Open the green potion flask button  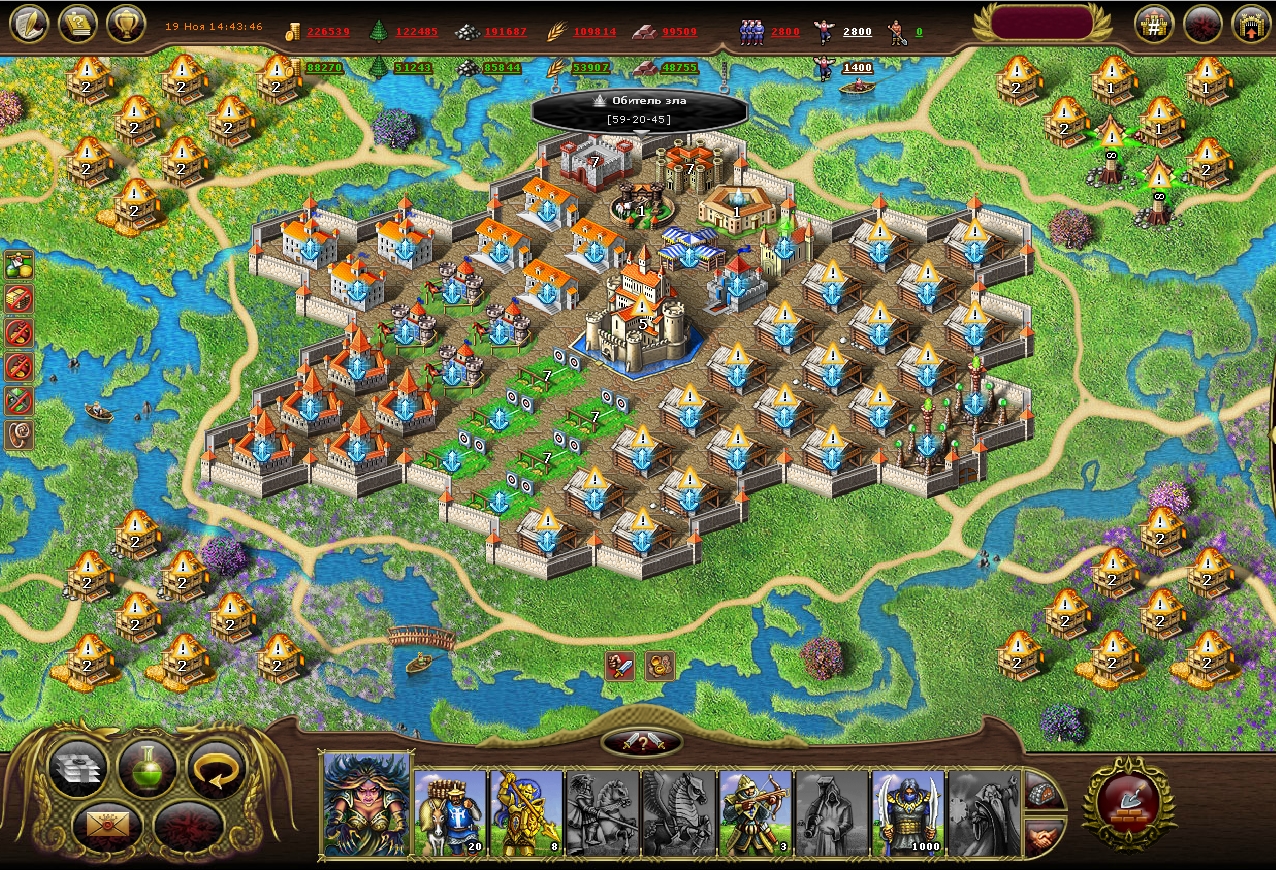(x=147, y=767)
